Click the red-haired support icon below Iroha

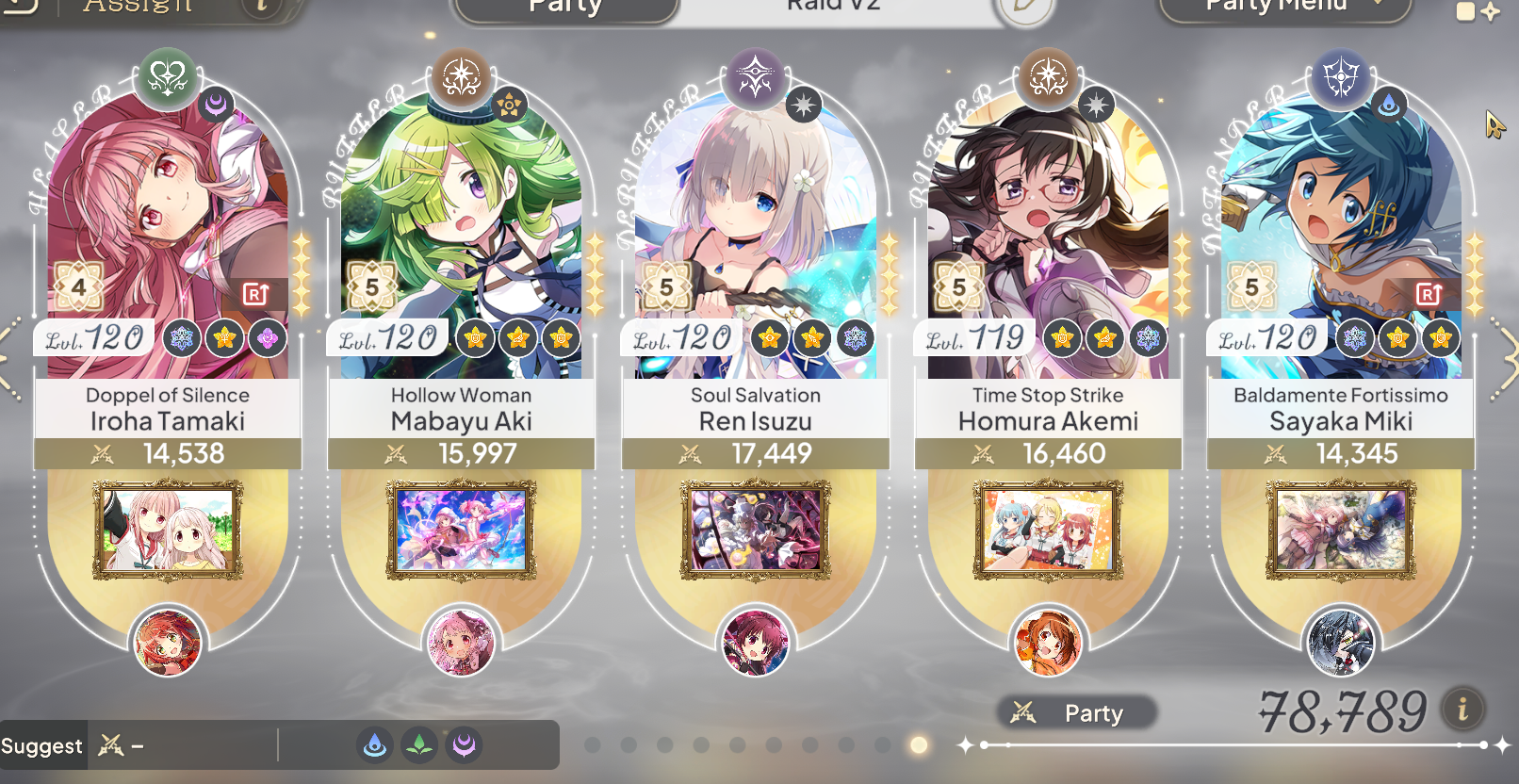click(x=168, y=643)
